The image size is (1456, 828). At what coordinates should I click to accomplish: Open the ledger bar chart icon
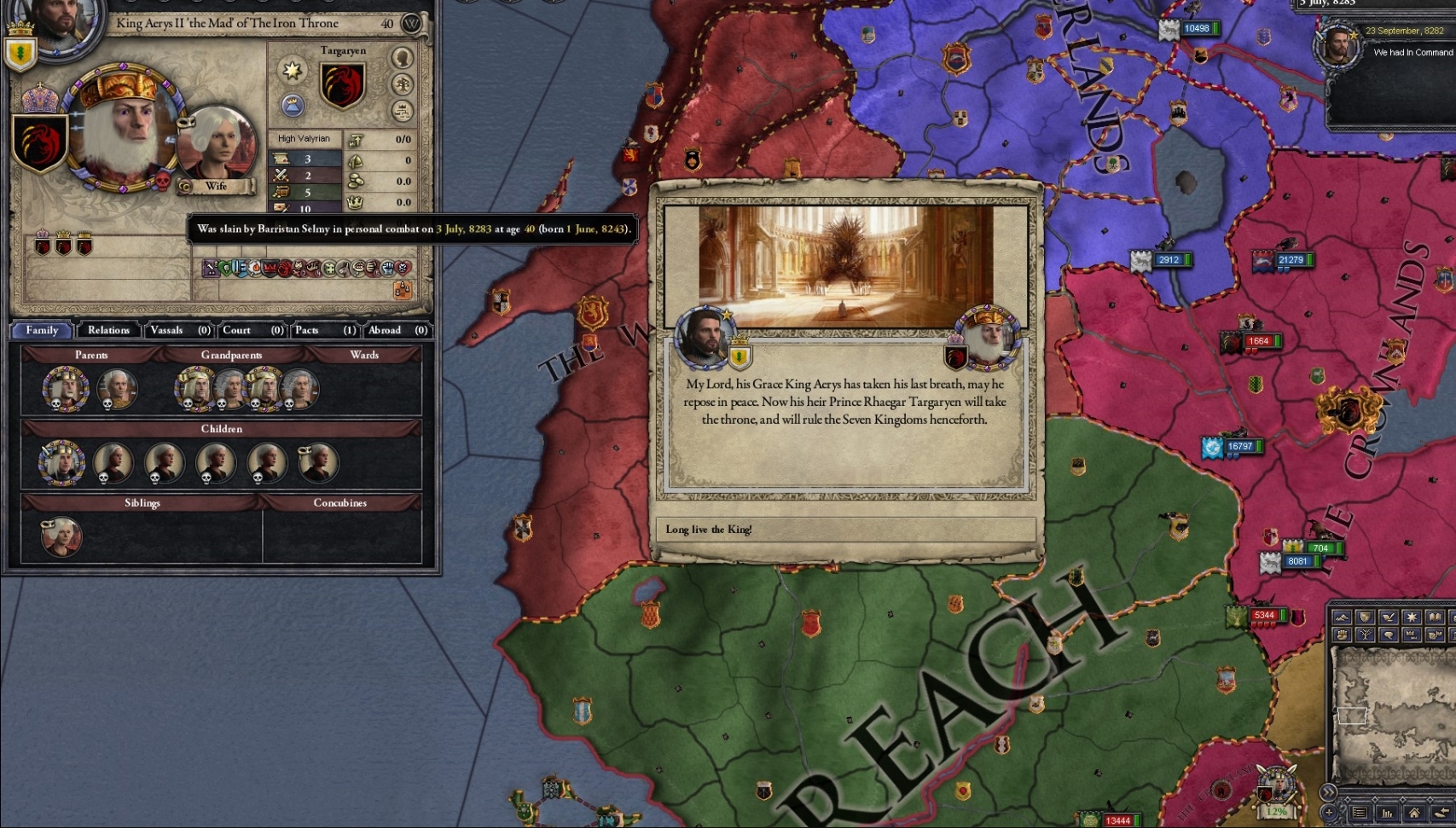[x=1389, y=813]
